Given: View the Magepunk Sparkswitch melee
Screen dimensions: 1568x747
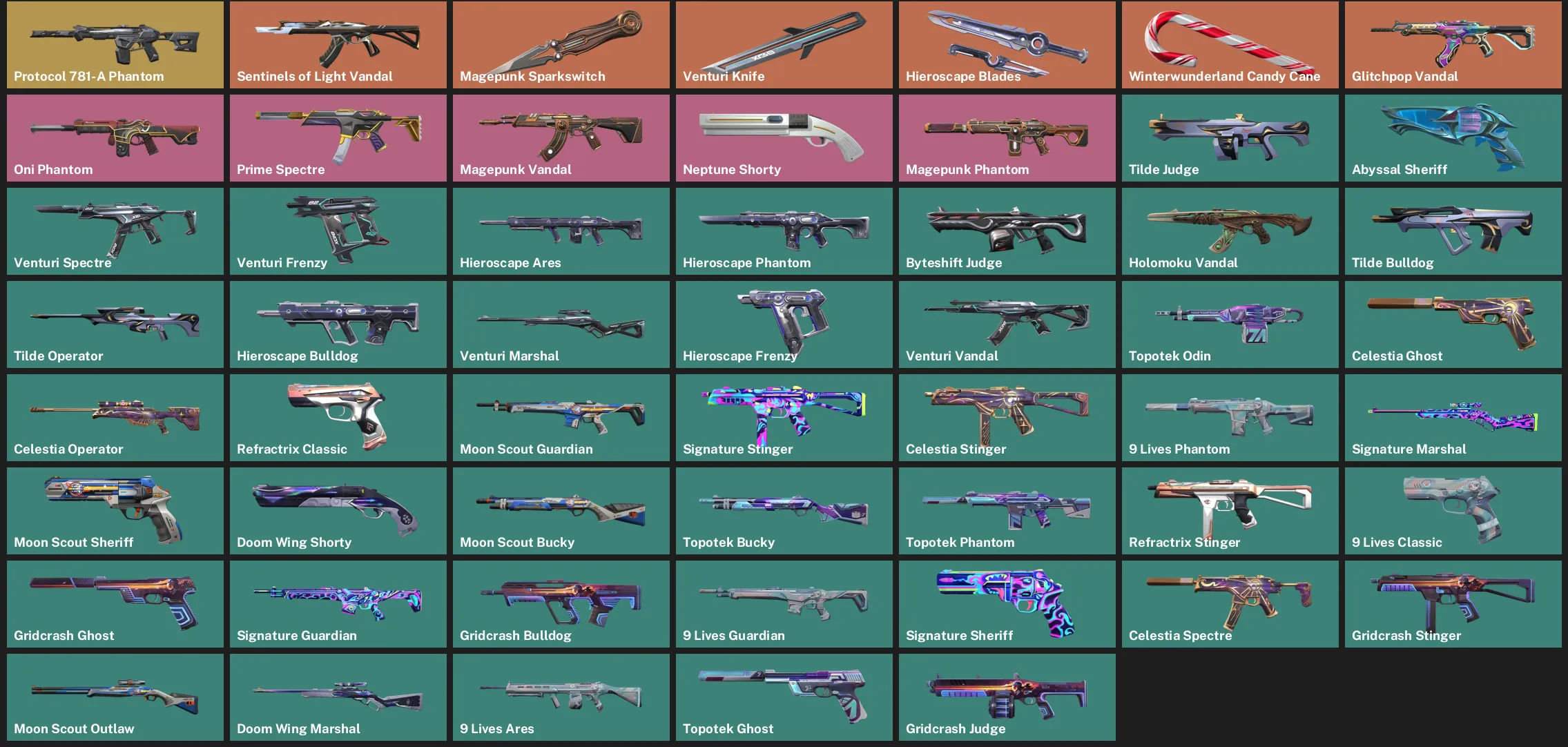Looking at the screenshot, I should [561, 44].
